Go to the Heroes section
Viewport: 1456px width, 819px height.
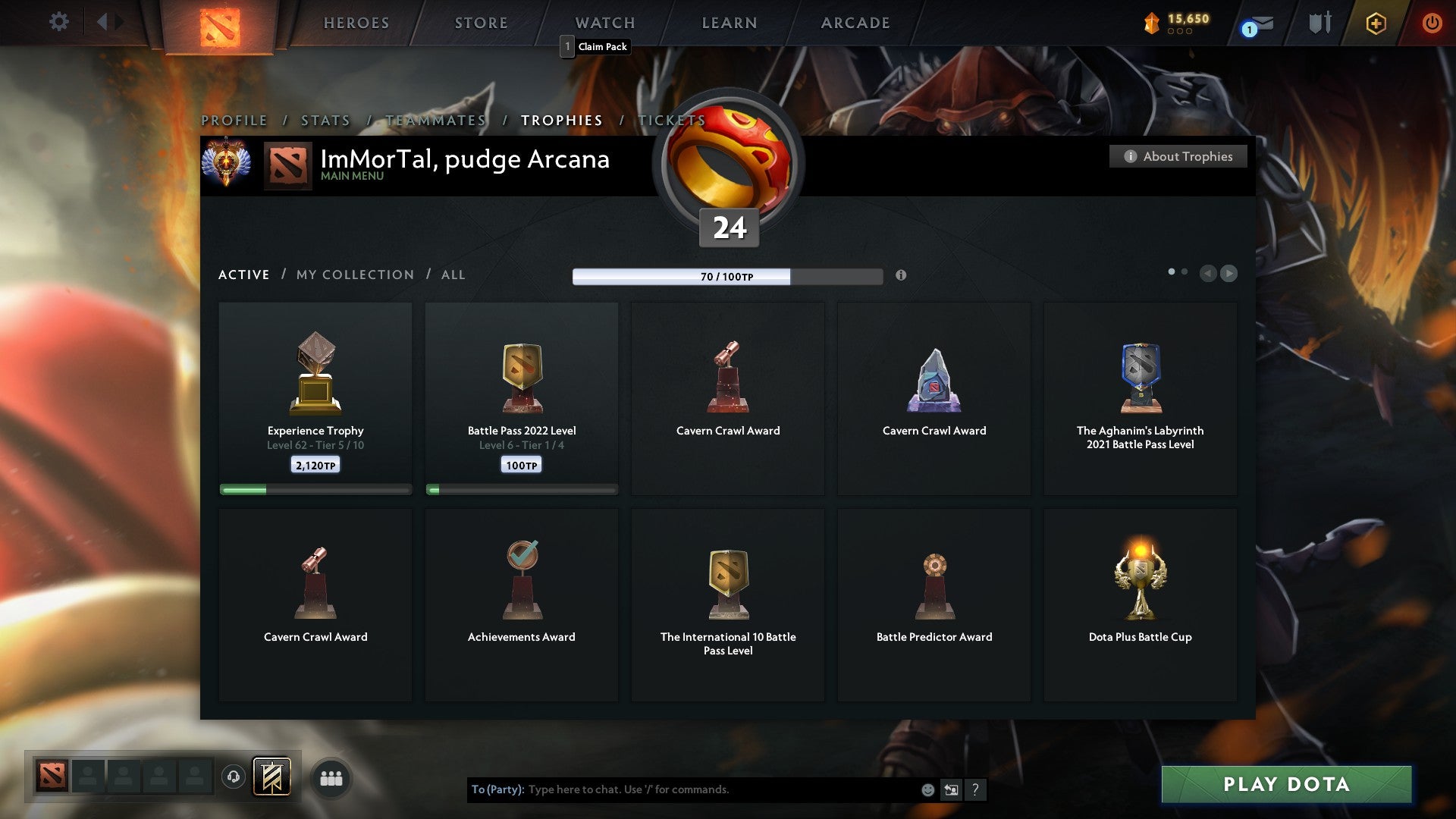356,23
